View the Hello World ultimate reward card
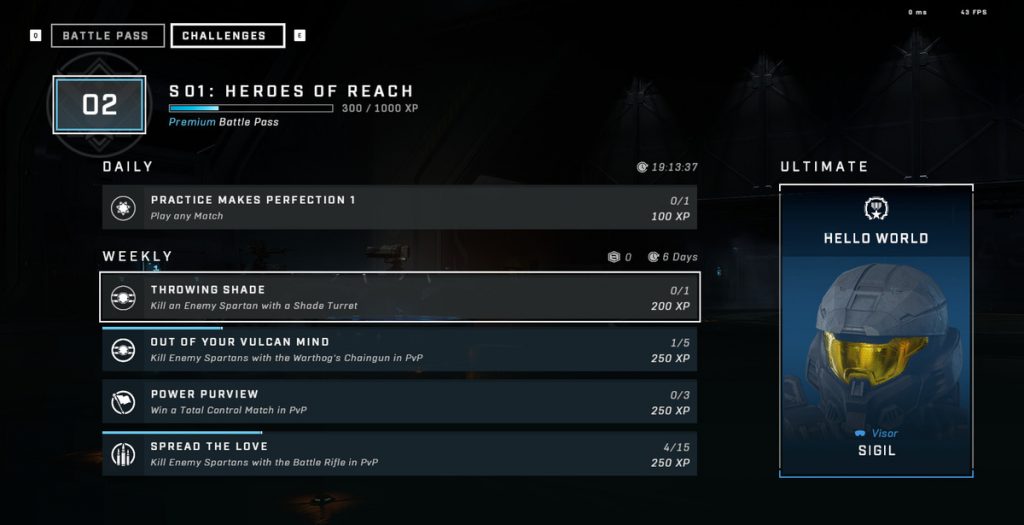Viewport: 1024px width, 525px height. coord(875,330)
